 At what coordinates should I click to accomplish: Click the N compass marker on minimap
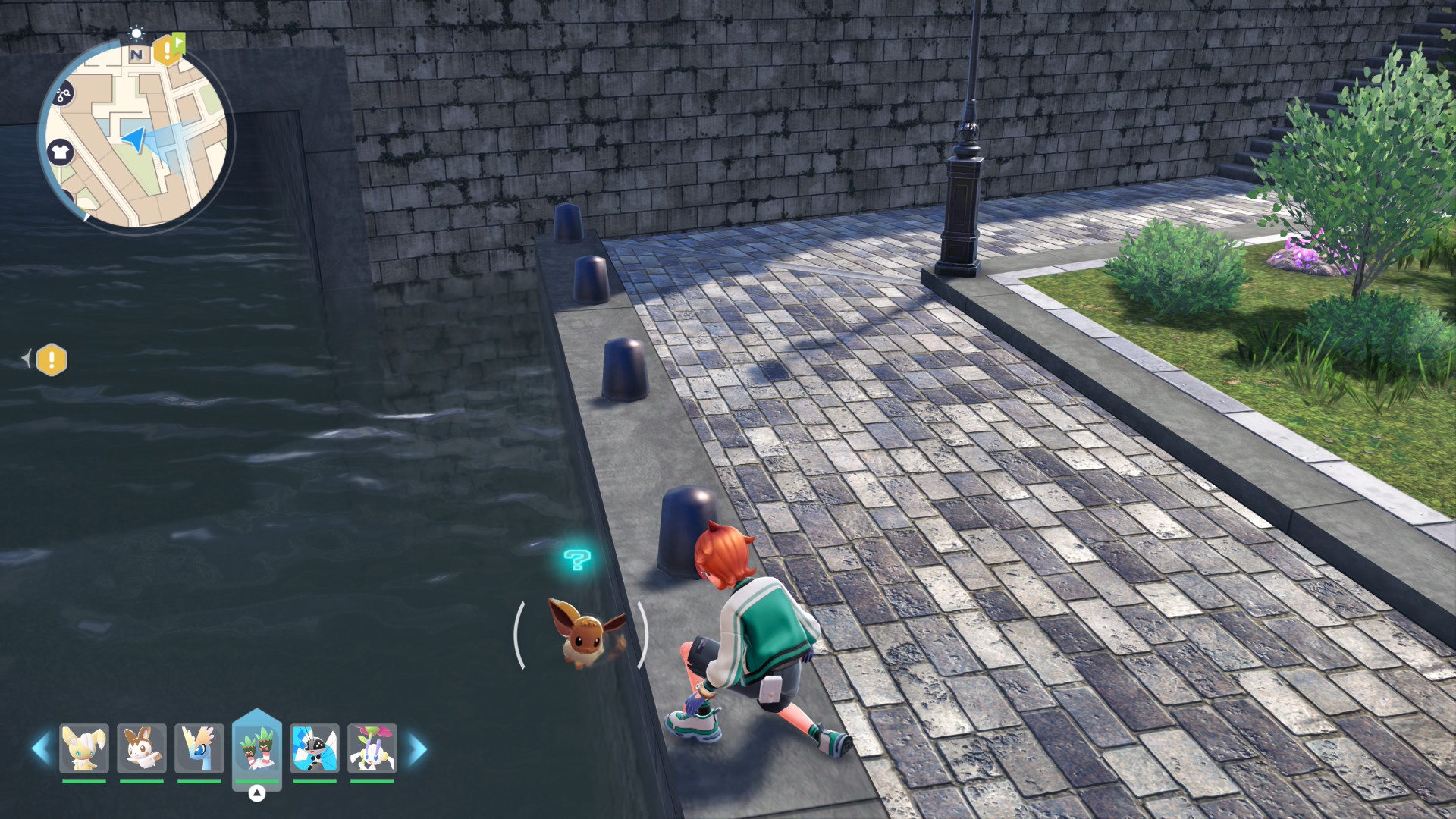136,55
